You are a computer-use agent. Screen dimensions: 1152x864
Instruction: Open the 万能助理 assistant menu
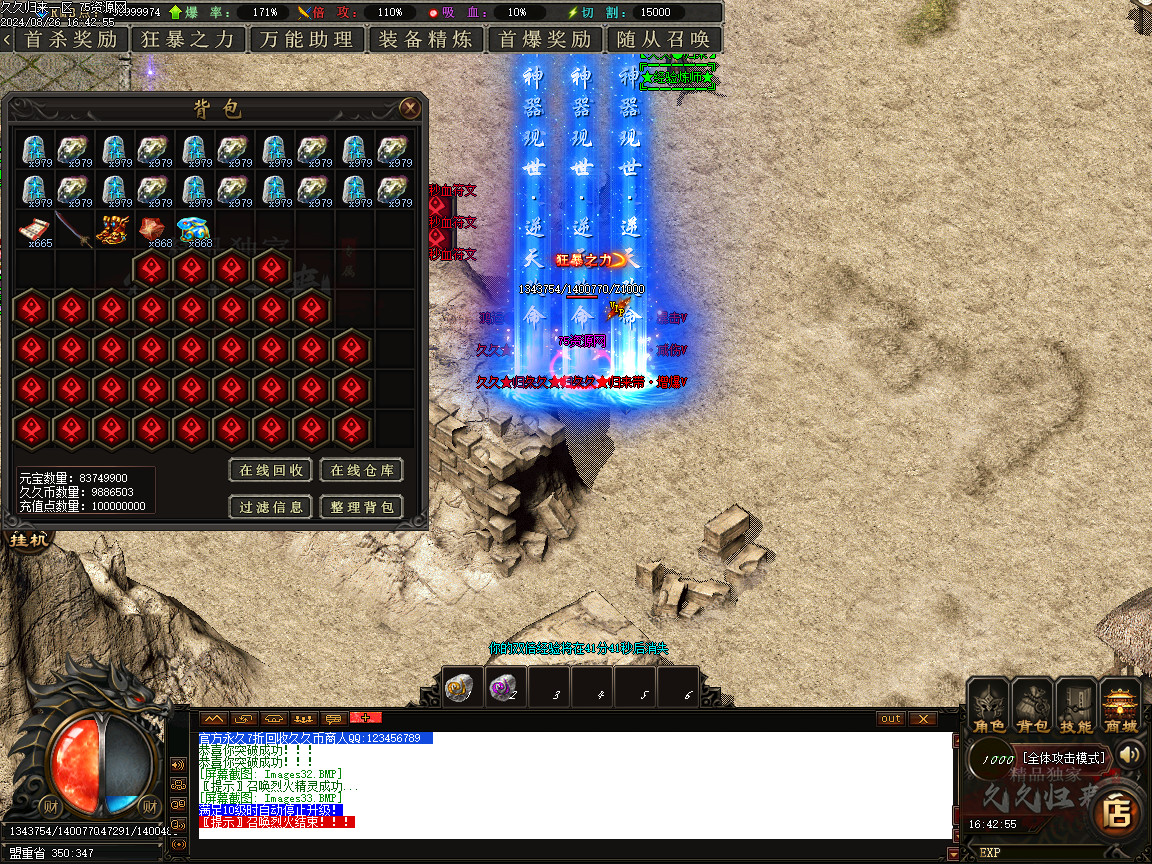pyautogui.click(x=307, y=40)
